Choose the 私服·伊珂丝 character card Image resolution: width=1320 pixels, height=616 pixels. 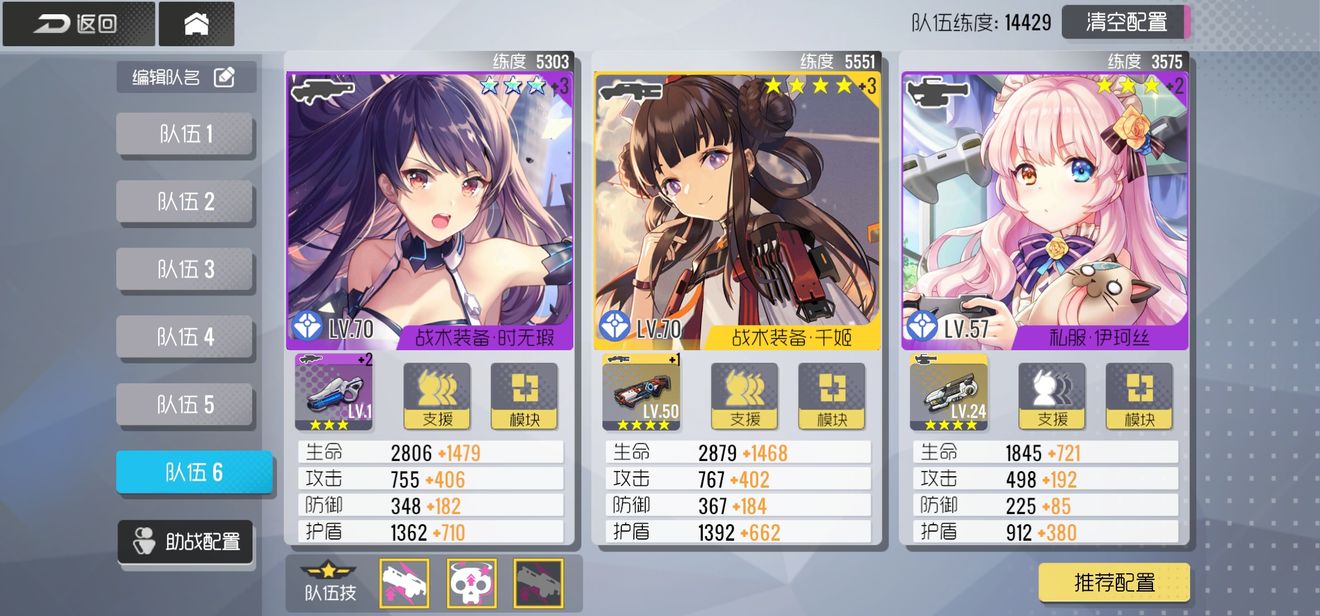pyautogui.click(x=1044, y=210)
